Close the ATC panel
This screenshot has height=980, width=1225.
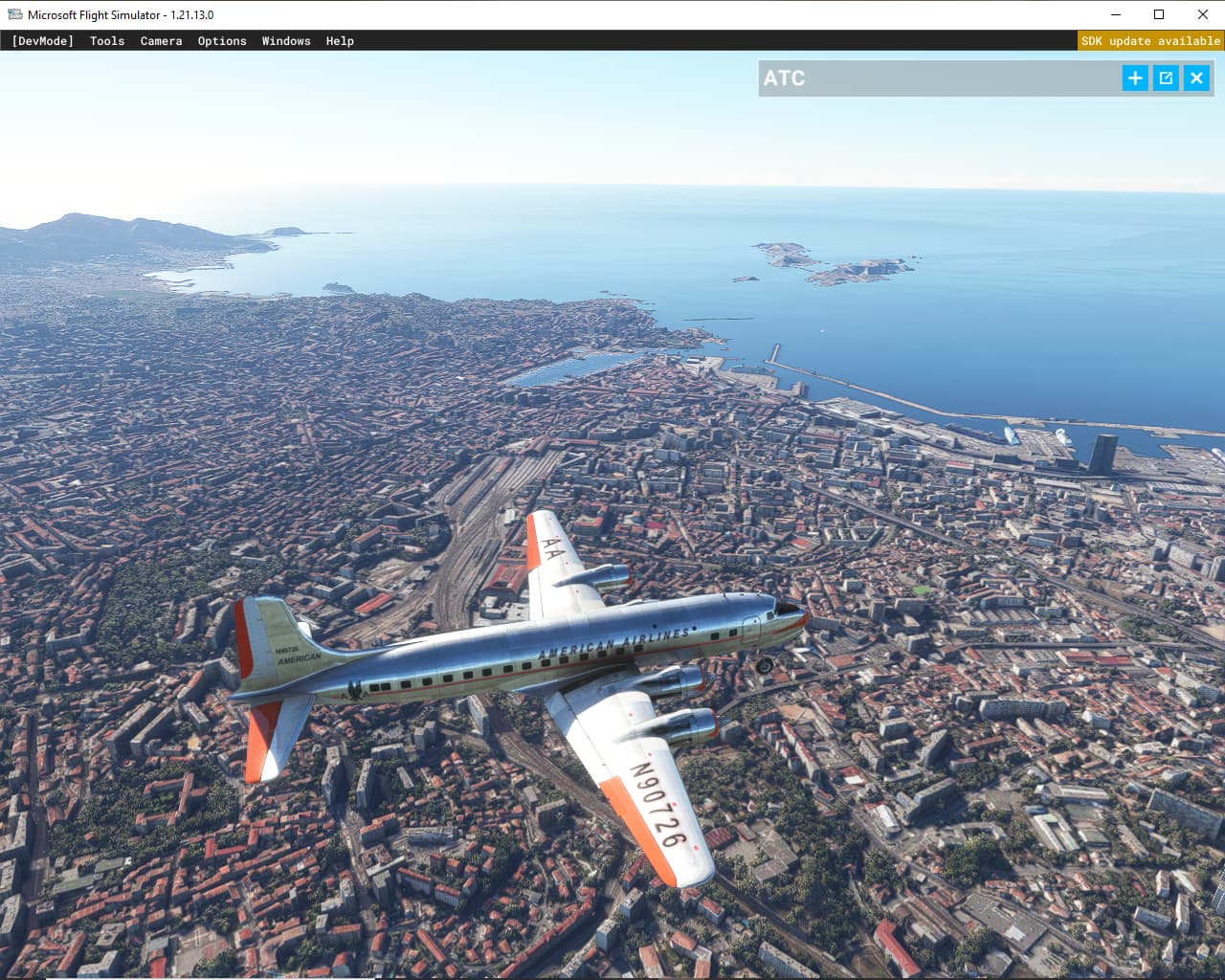[x=1196, y=78]
